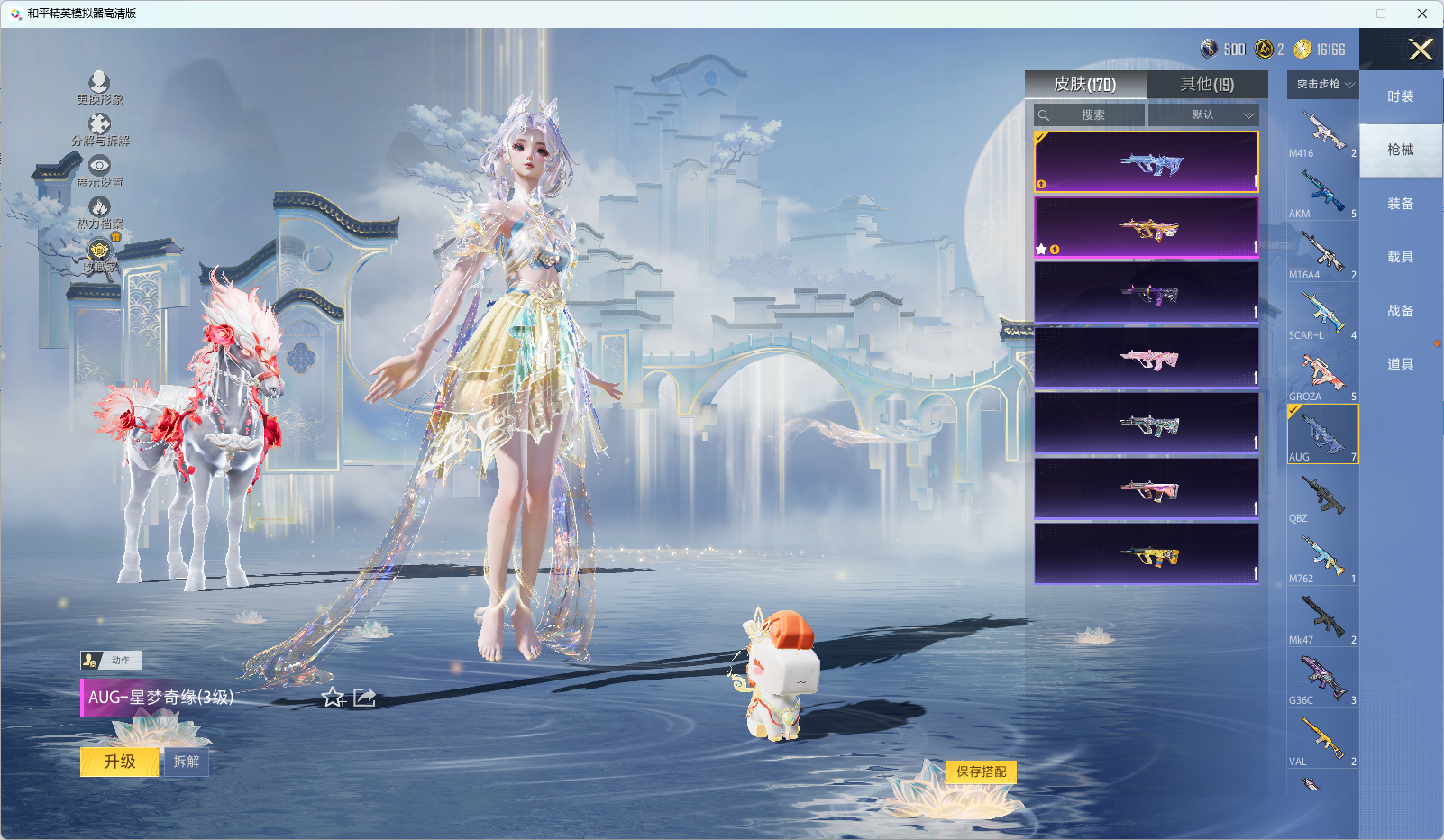
Task: Pick the pink AUG skin thumbnail
Action: [1147, 358]
